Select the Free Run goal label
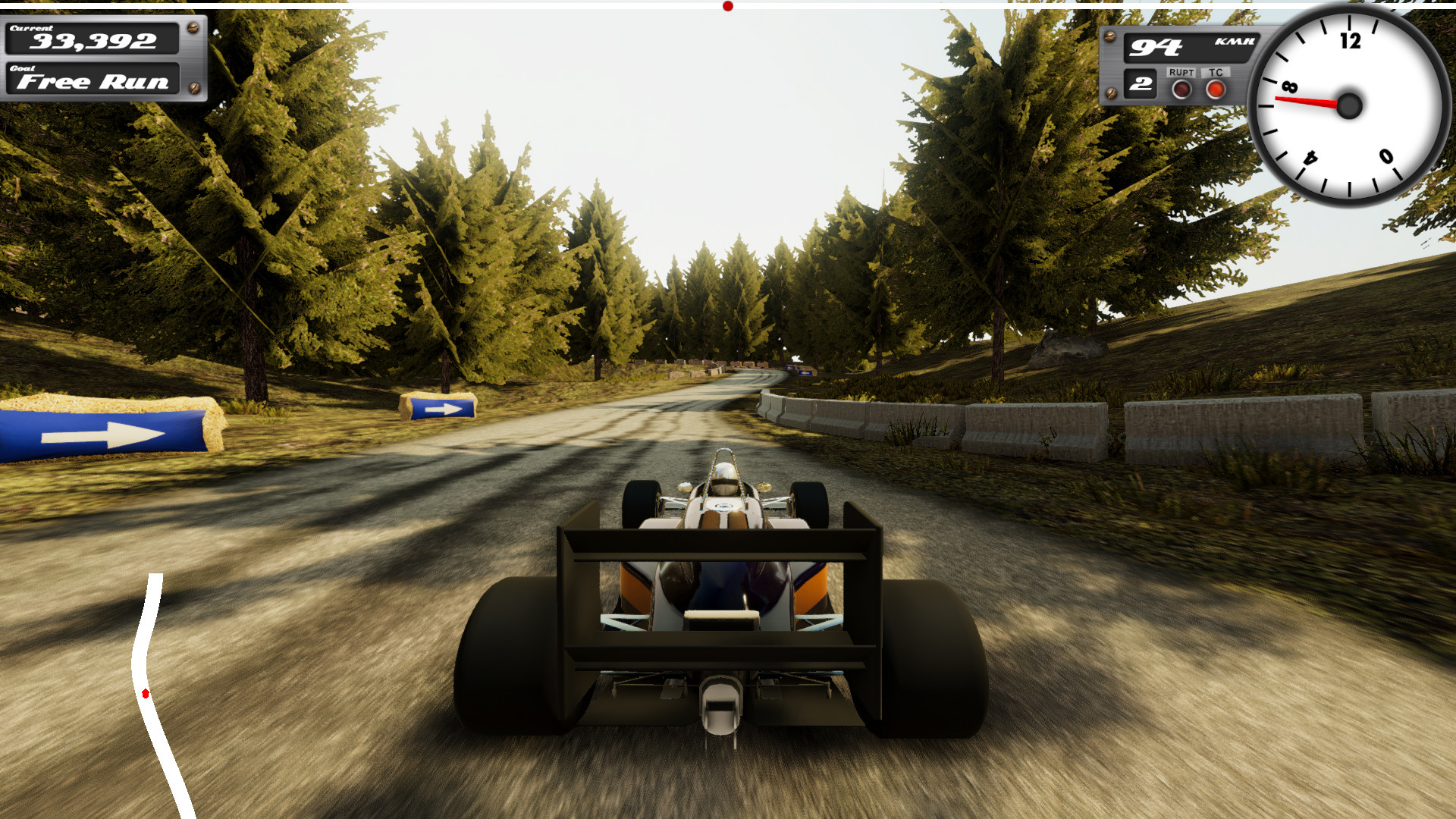 click(95, 82)
